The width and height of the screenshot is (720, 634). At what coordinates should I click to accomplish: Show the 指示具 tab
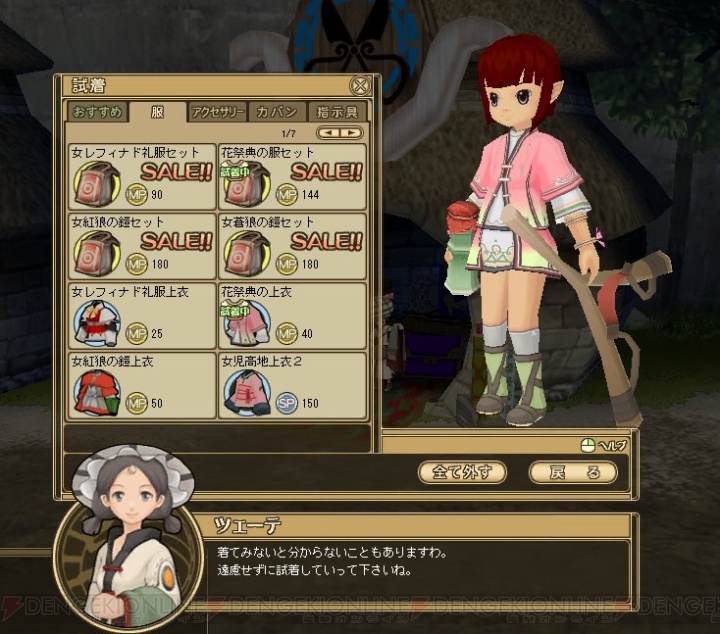(337, 111)
